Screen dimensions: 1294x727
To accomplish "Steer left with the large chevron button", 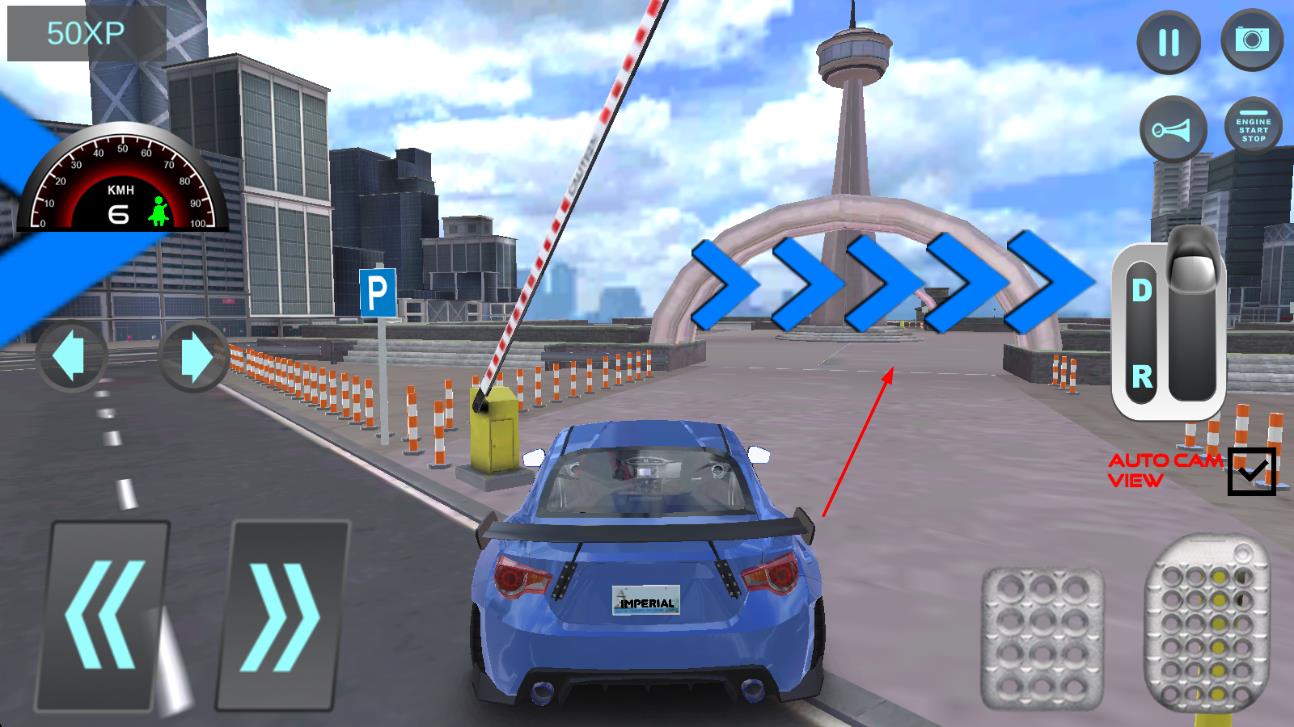I will point(106,613).
